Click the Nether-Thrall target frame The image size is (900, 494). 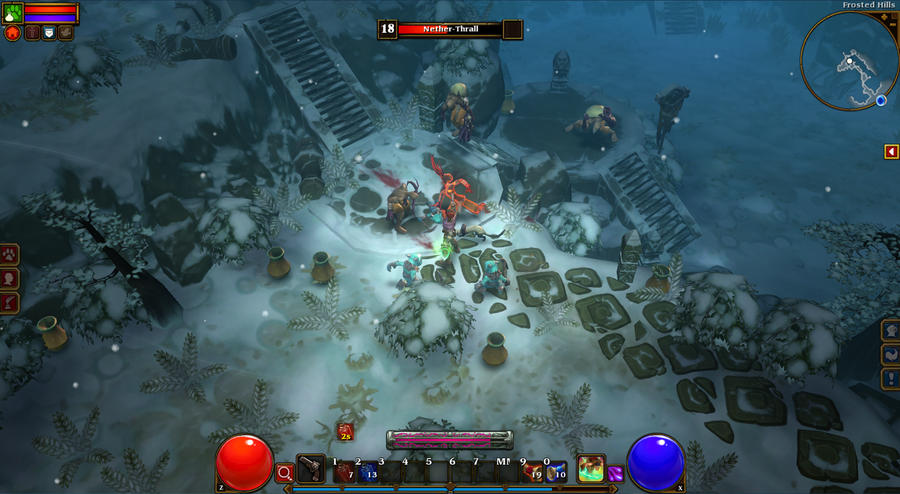click(x=450, y=29)
